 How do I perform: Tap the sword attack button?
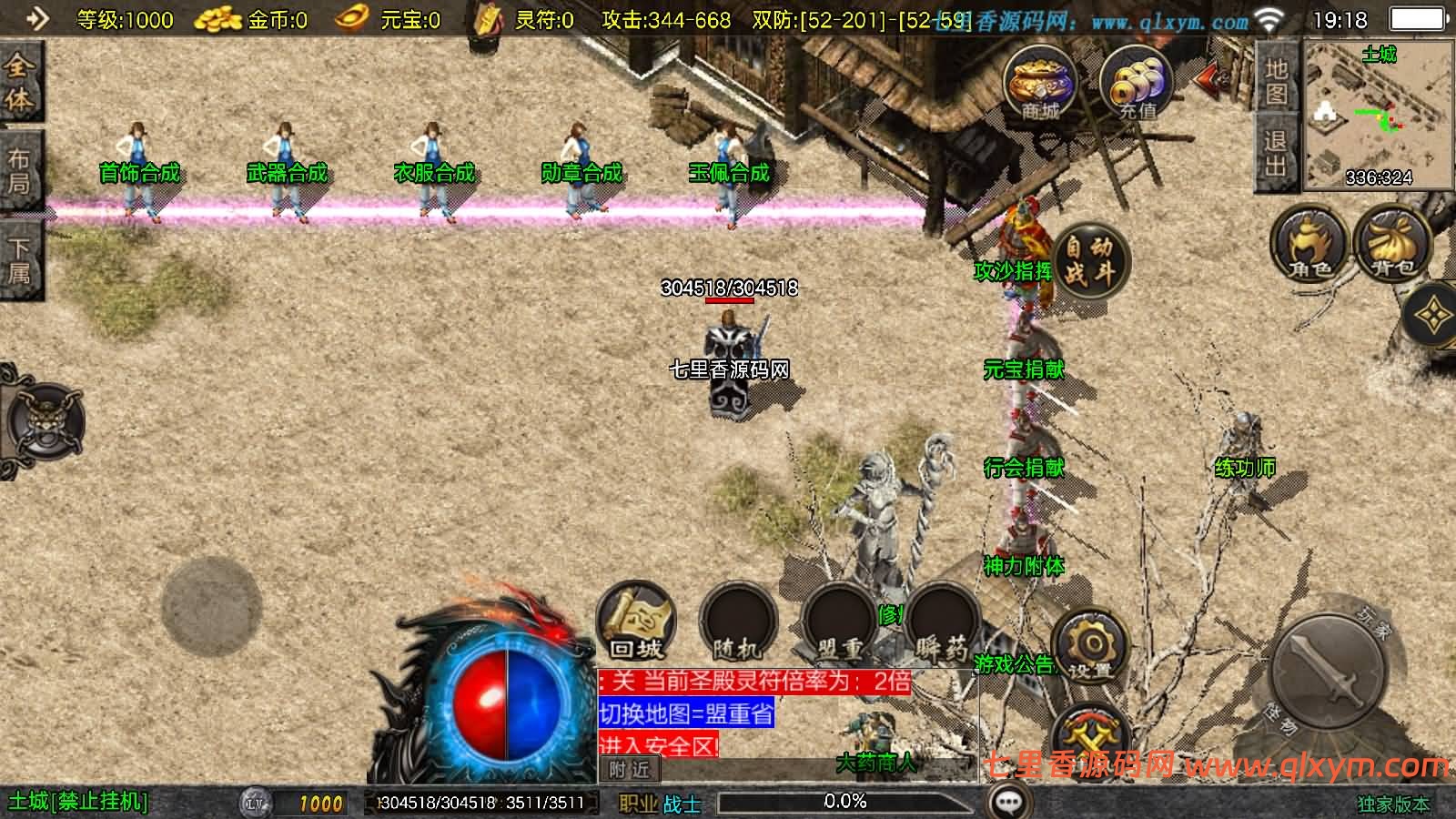1328,668
